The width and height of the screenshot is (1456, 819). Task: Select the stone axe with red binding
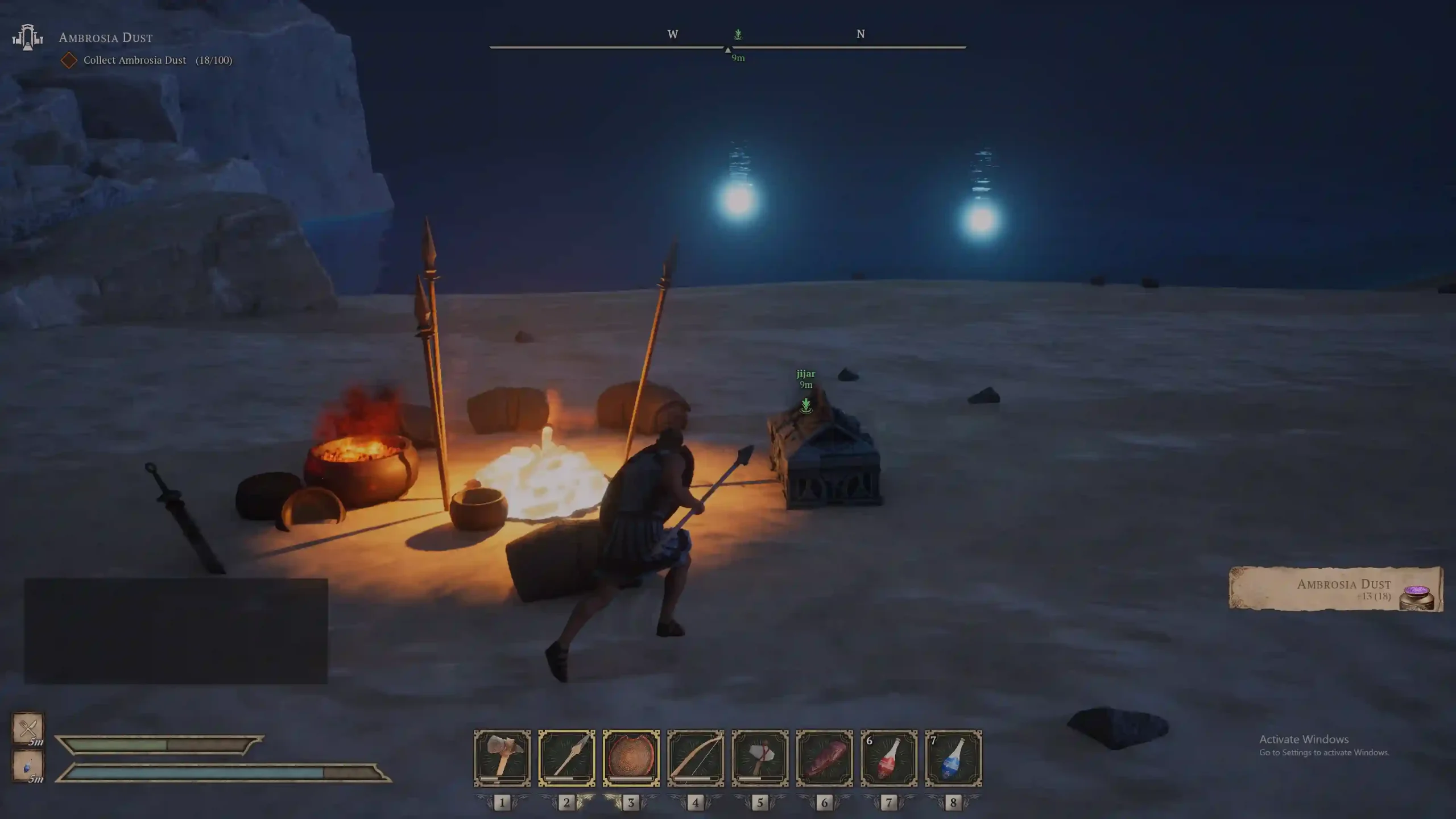coord(760,758)
